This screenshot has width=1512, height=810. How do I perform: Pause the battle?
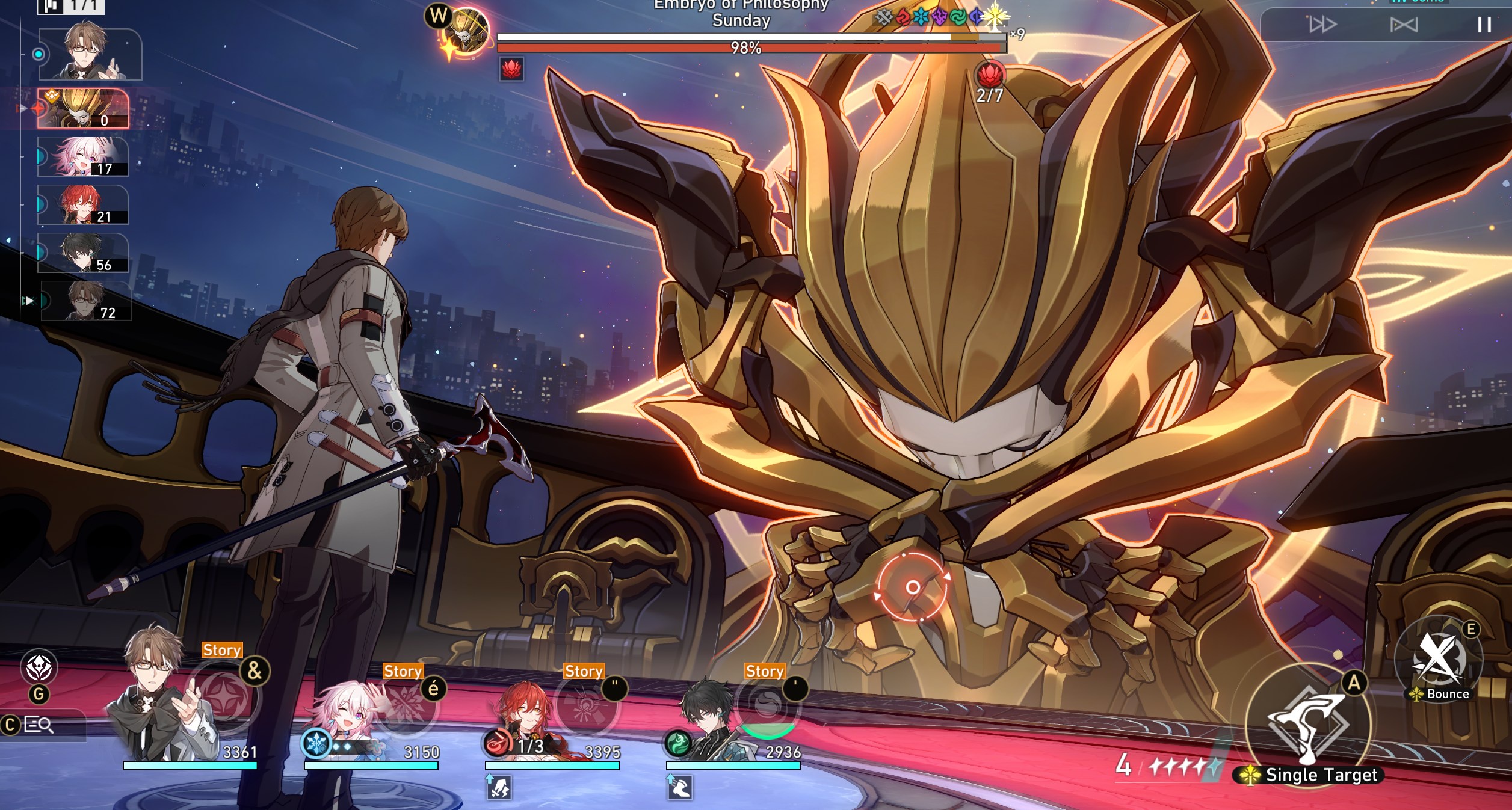pyautogui.click(x=1484, y=25)
